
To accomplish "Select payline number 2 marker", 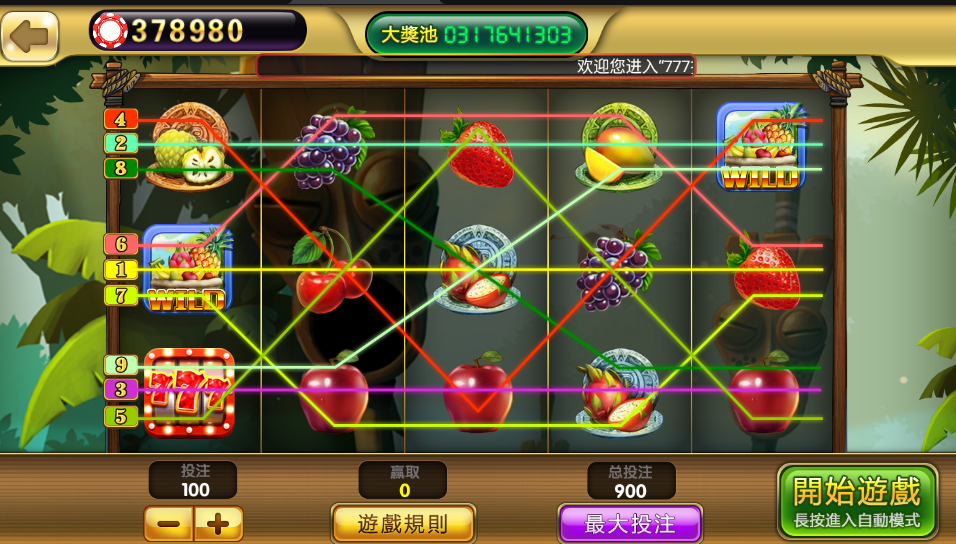I will pyautogui.click(x=120, y=143).
